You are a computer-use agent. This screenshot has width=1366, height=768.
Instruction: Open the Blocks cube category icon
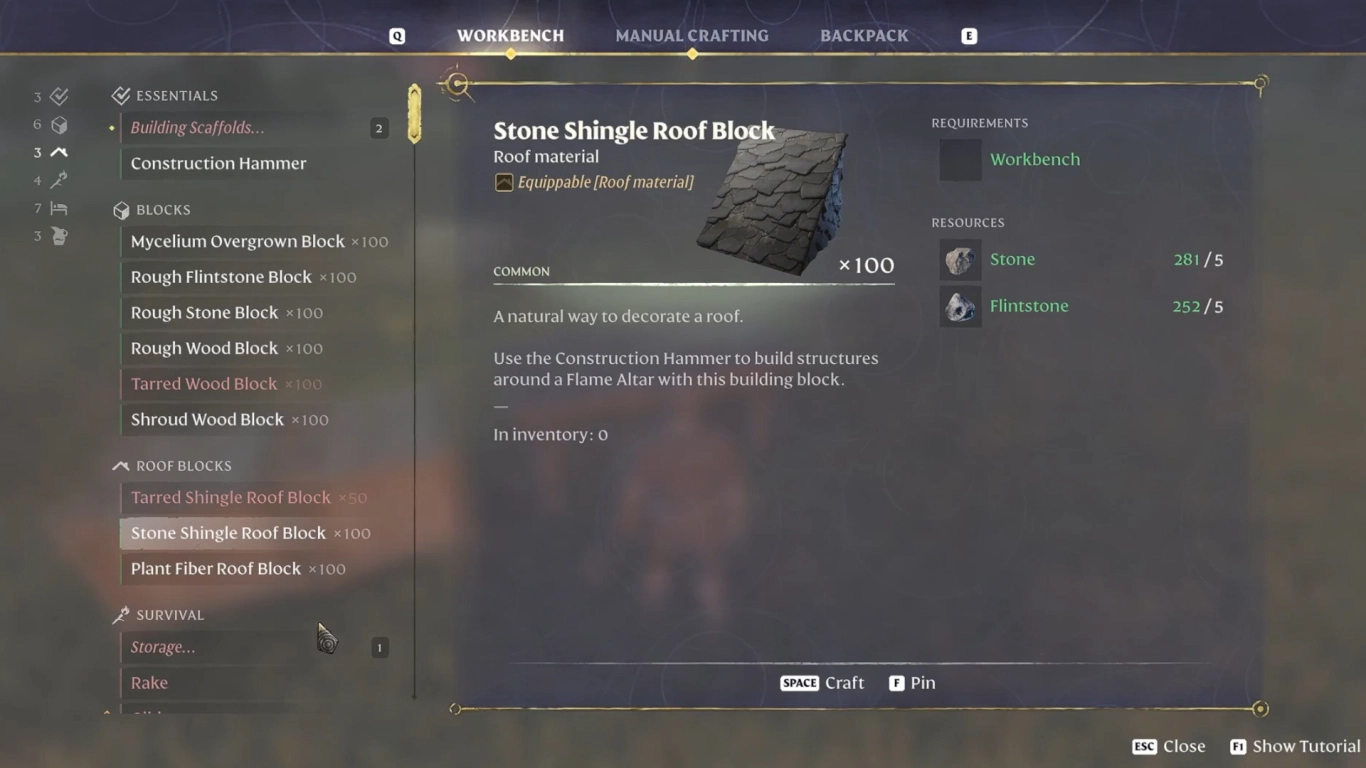pyautogui.click(x=57, y=124)
